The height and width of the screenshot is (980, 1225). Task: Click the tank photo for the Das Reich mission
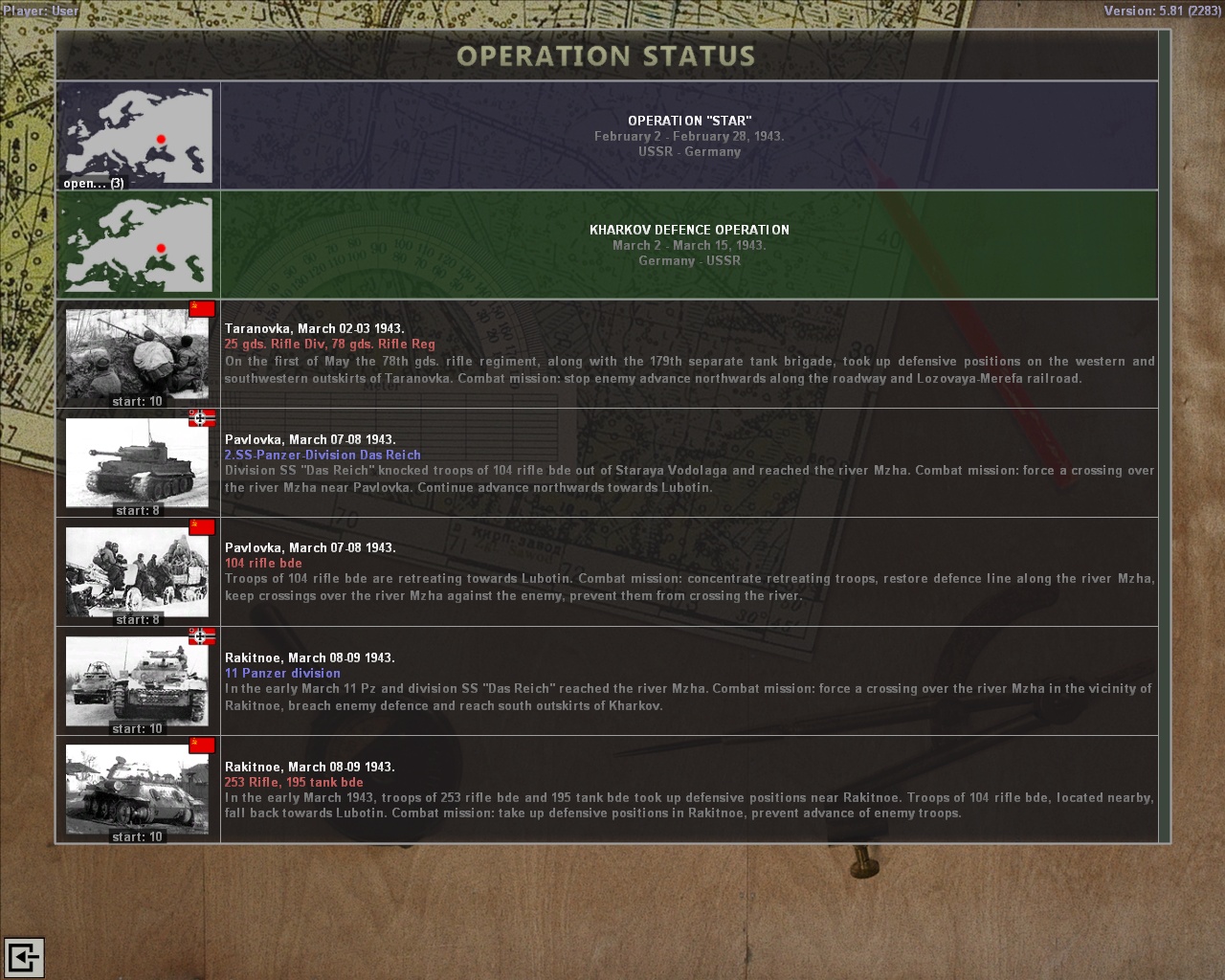coord(136,461)
